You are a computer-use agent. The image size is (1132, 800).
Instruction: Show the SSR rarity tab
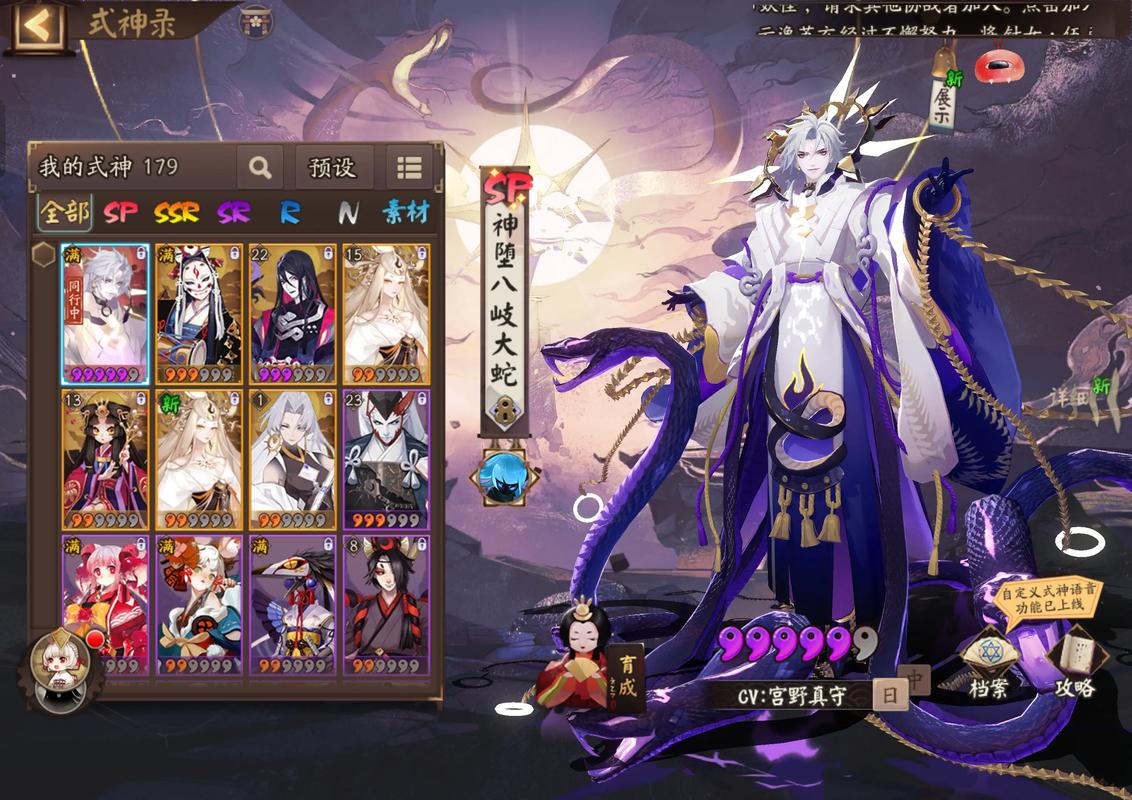[176, 212]
